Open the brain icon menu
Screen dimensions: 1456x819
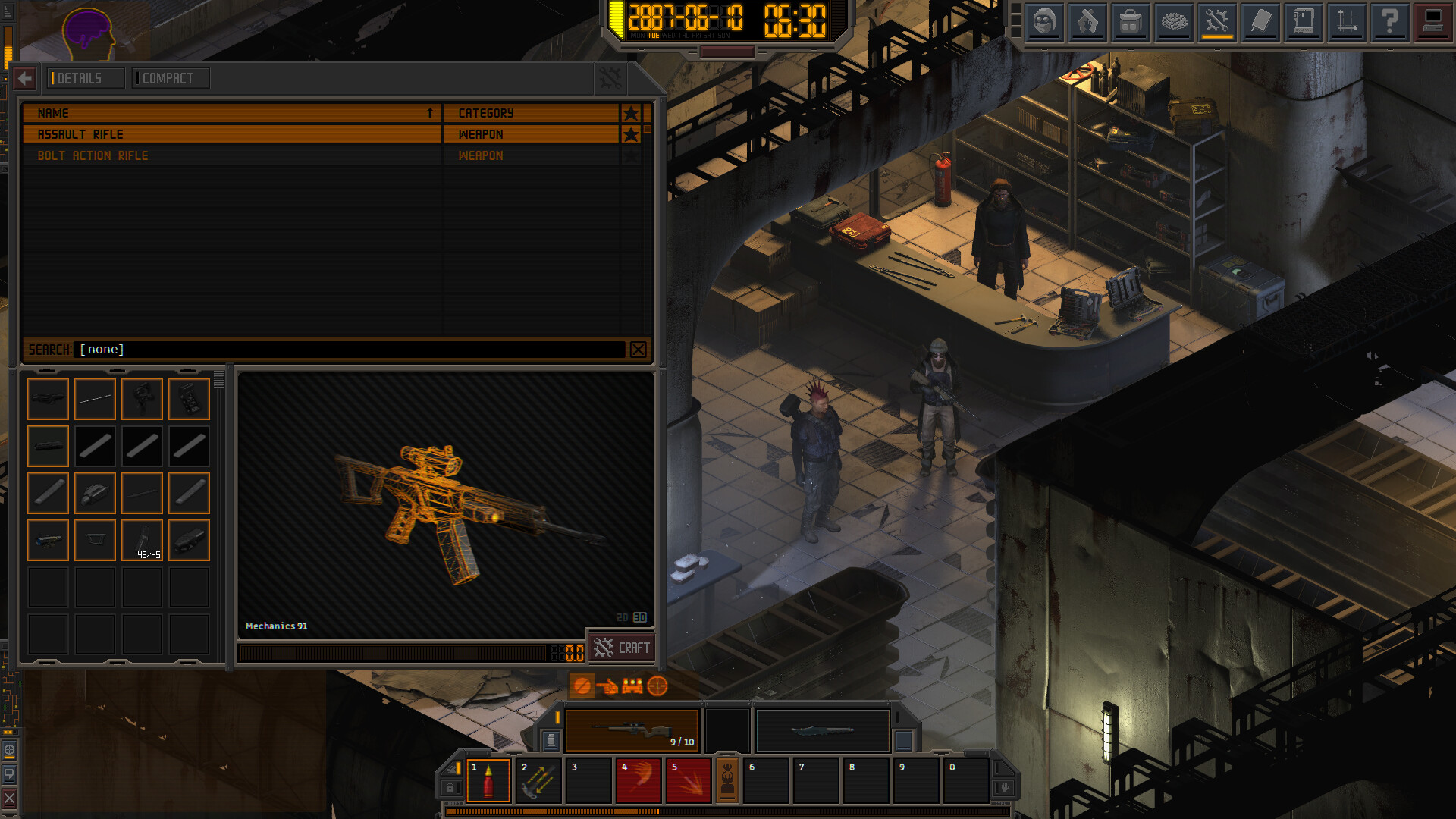[1174, 22]
